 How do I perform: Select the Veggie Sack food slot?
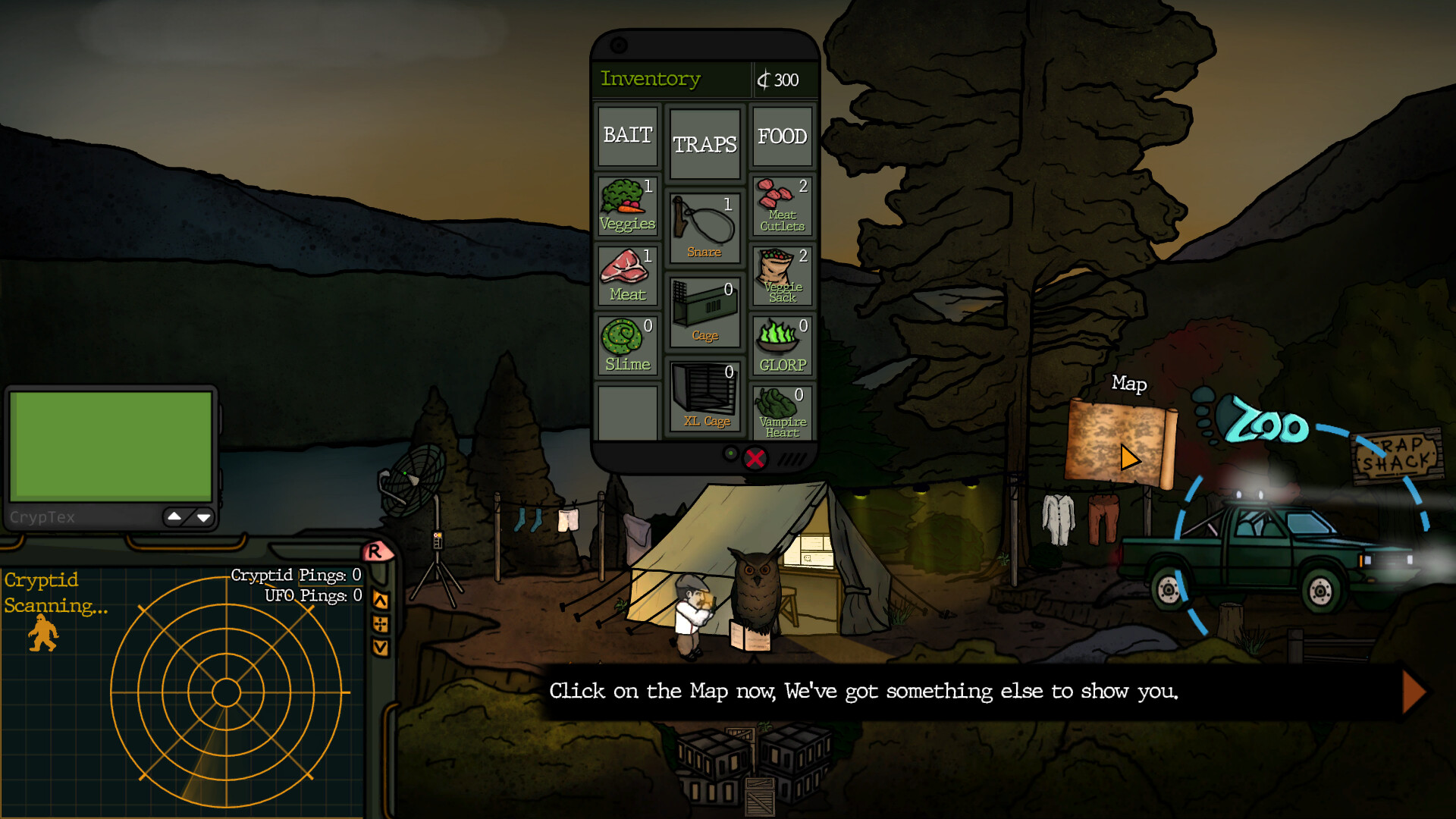point(782,275)
